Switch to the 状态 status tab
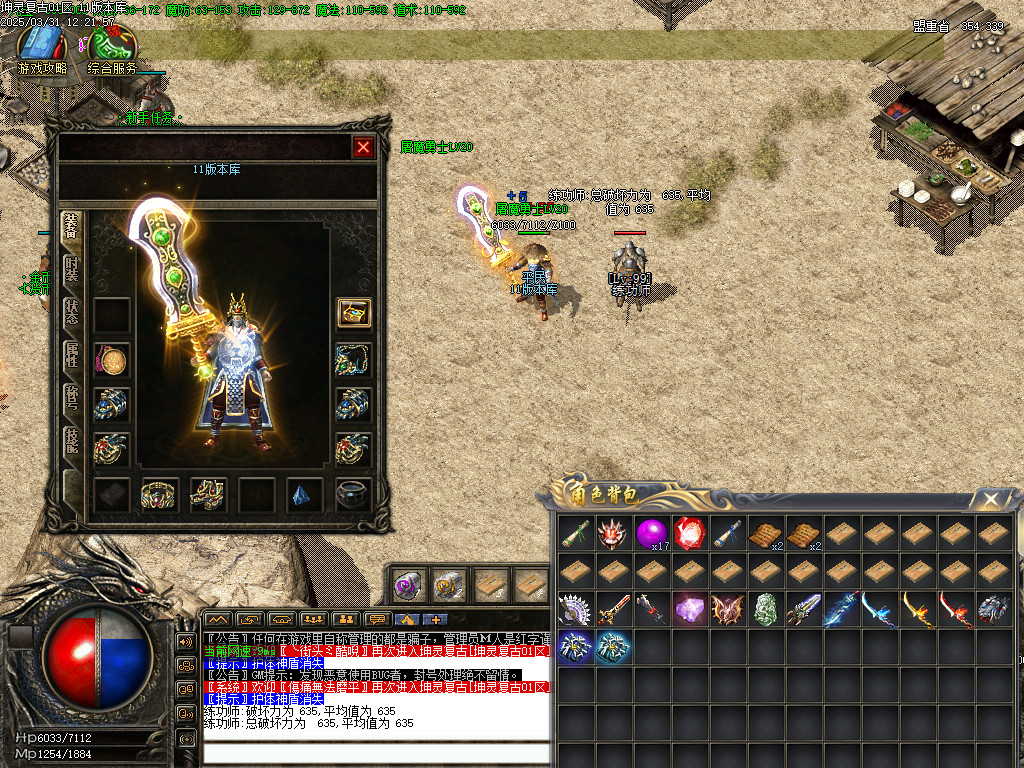The width and height of the screenshot is (1024, 768). (72, 313)
